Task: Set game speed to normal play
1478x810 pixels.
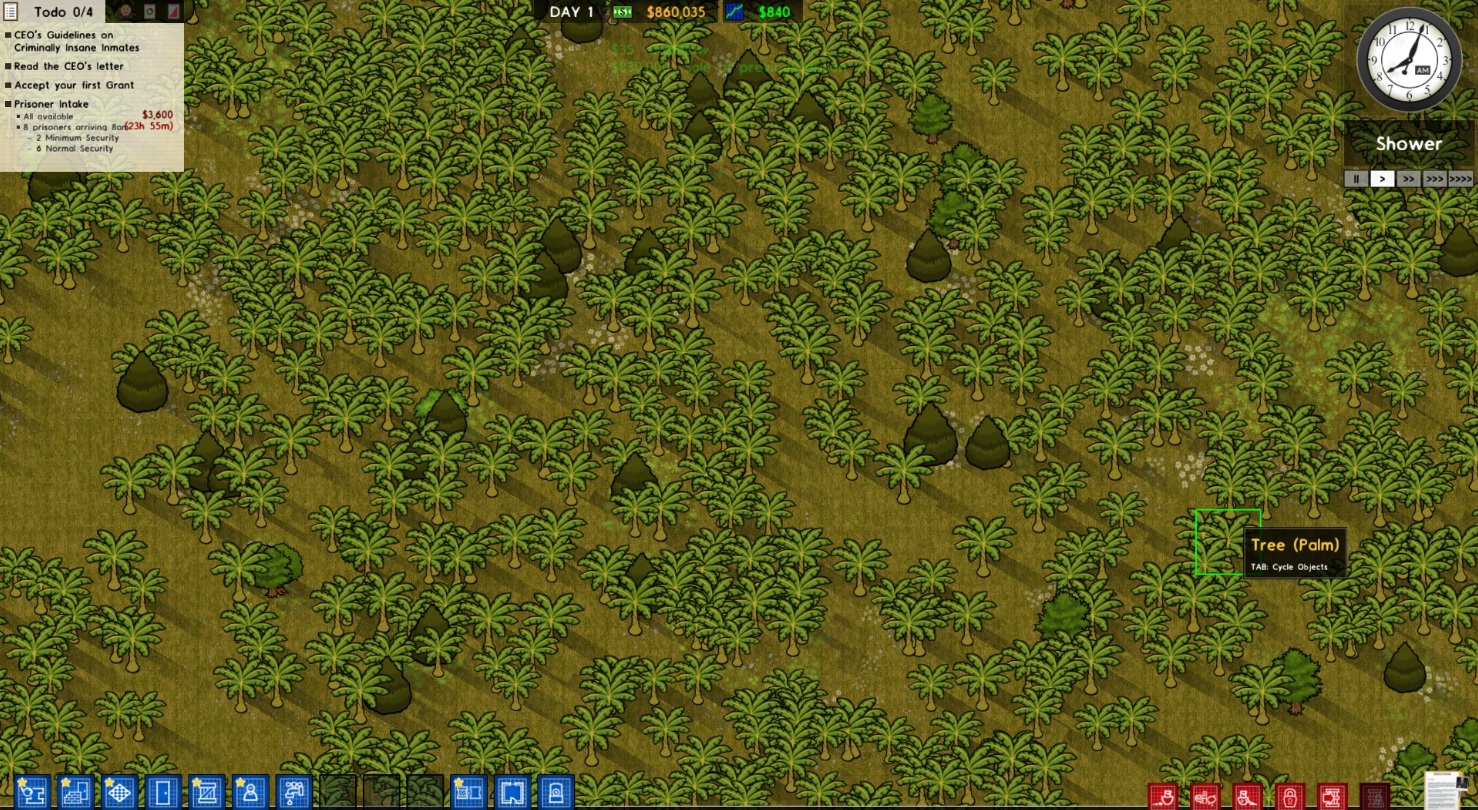Action: 1382,179
